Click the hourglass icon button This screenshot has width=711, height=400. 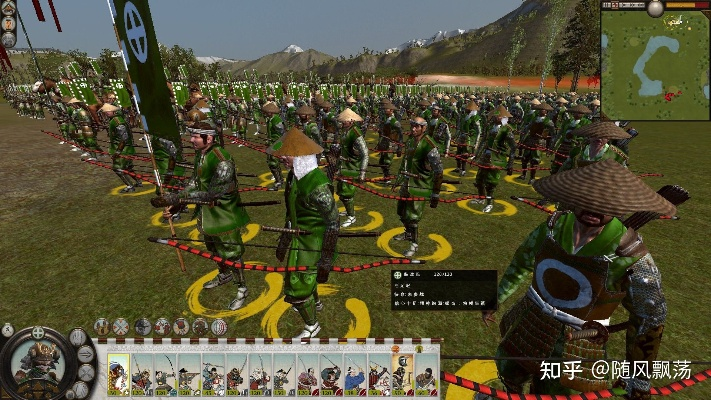pos(8,329)
